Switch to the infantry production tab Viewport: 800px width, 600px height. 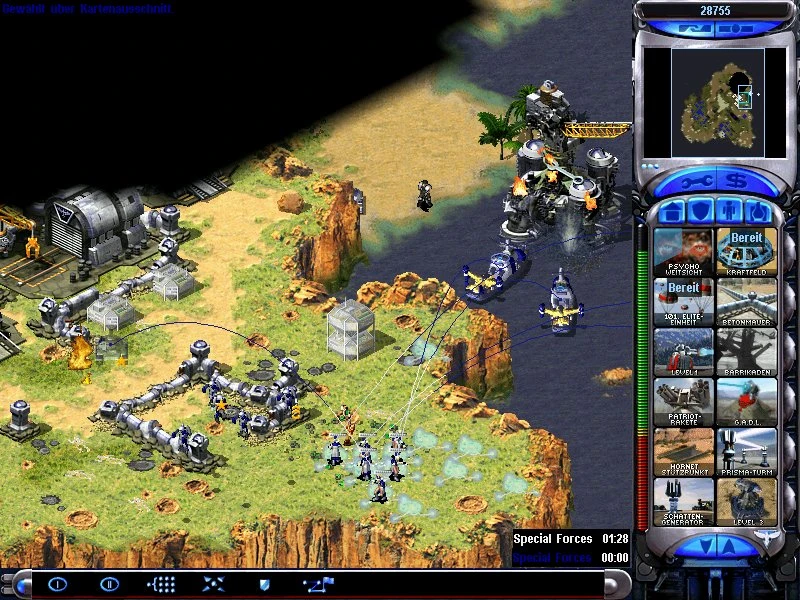729,212
